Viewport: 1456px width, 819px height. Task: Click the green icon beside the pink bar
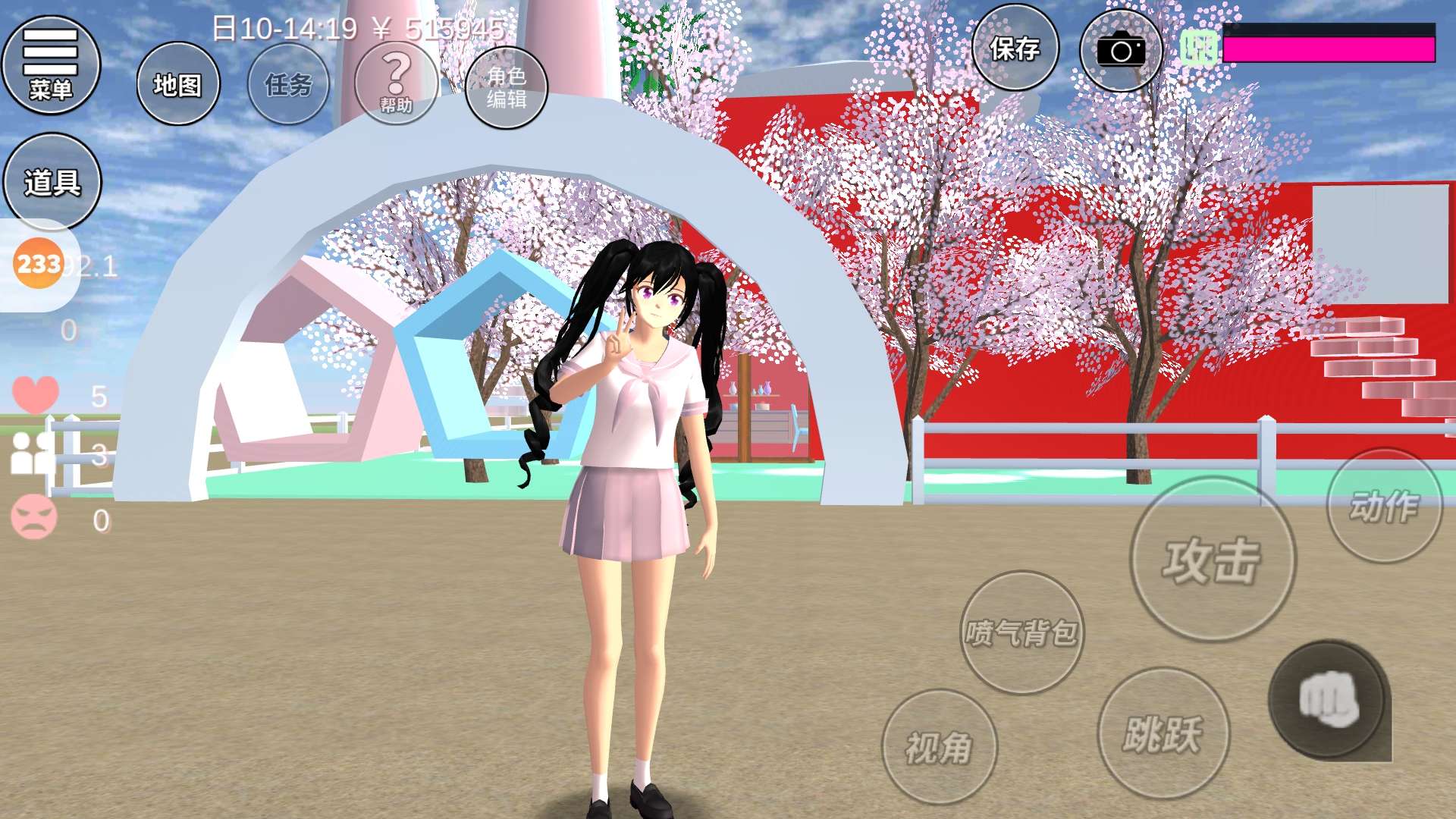[1199, 49]
